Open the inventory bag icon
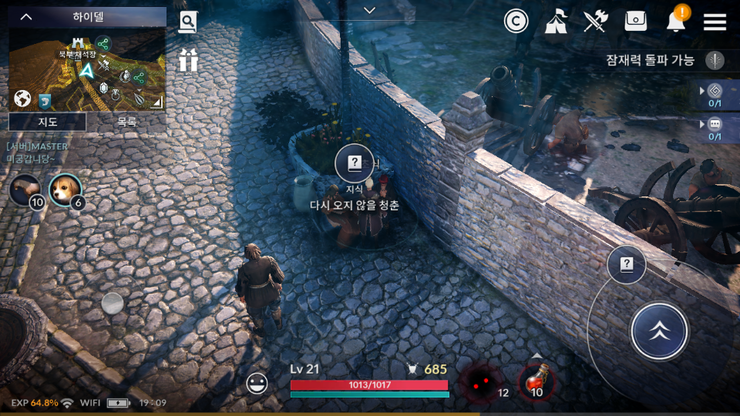 [636, 21]
